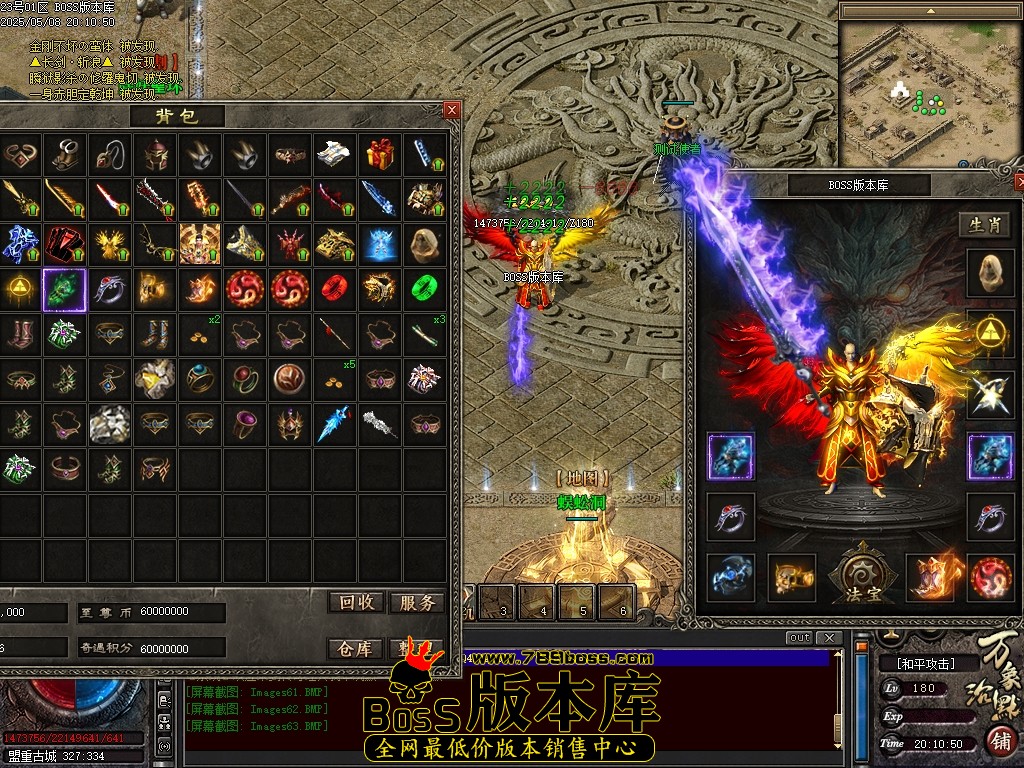Click the chat panel's out button
Viewport: 1024px width, 768px height.
799,638
